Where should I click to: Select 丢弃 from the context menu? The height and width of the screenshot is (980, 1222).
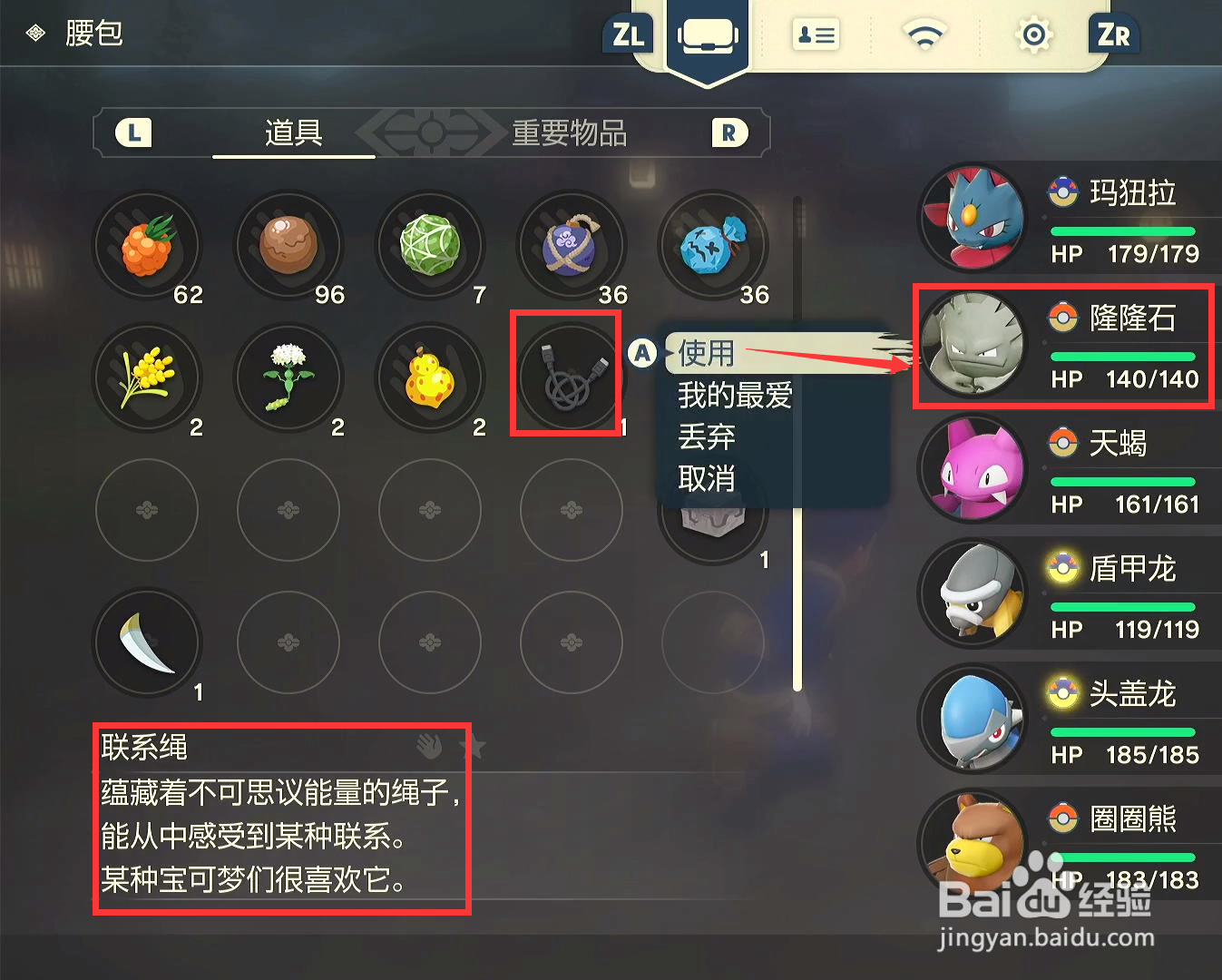707,437
